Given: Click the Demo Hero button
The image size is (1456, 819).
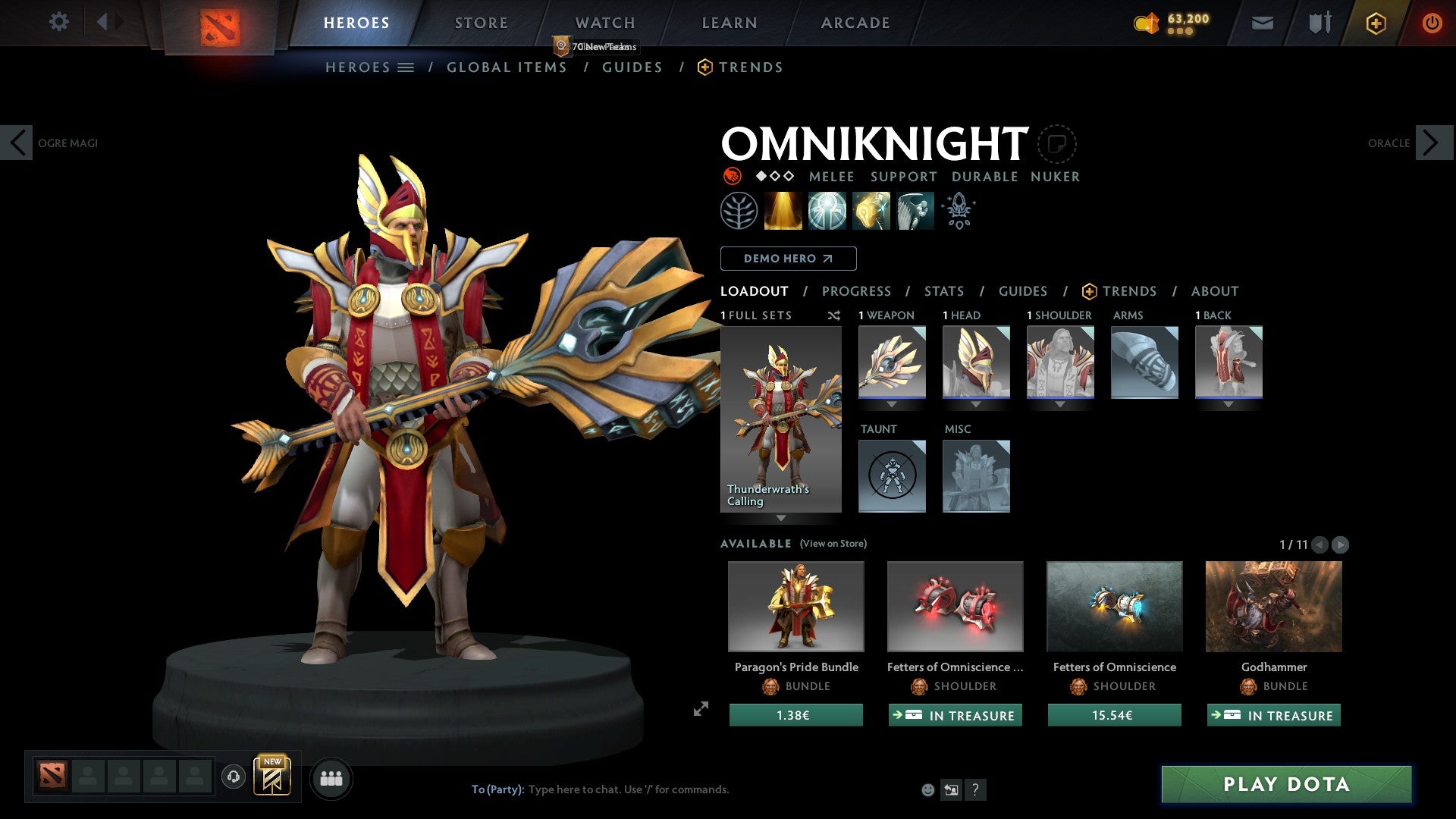Looking at the screenshot, I should (x=789, y=258).
